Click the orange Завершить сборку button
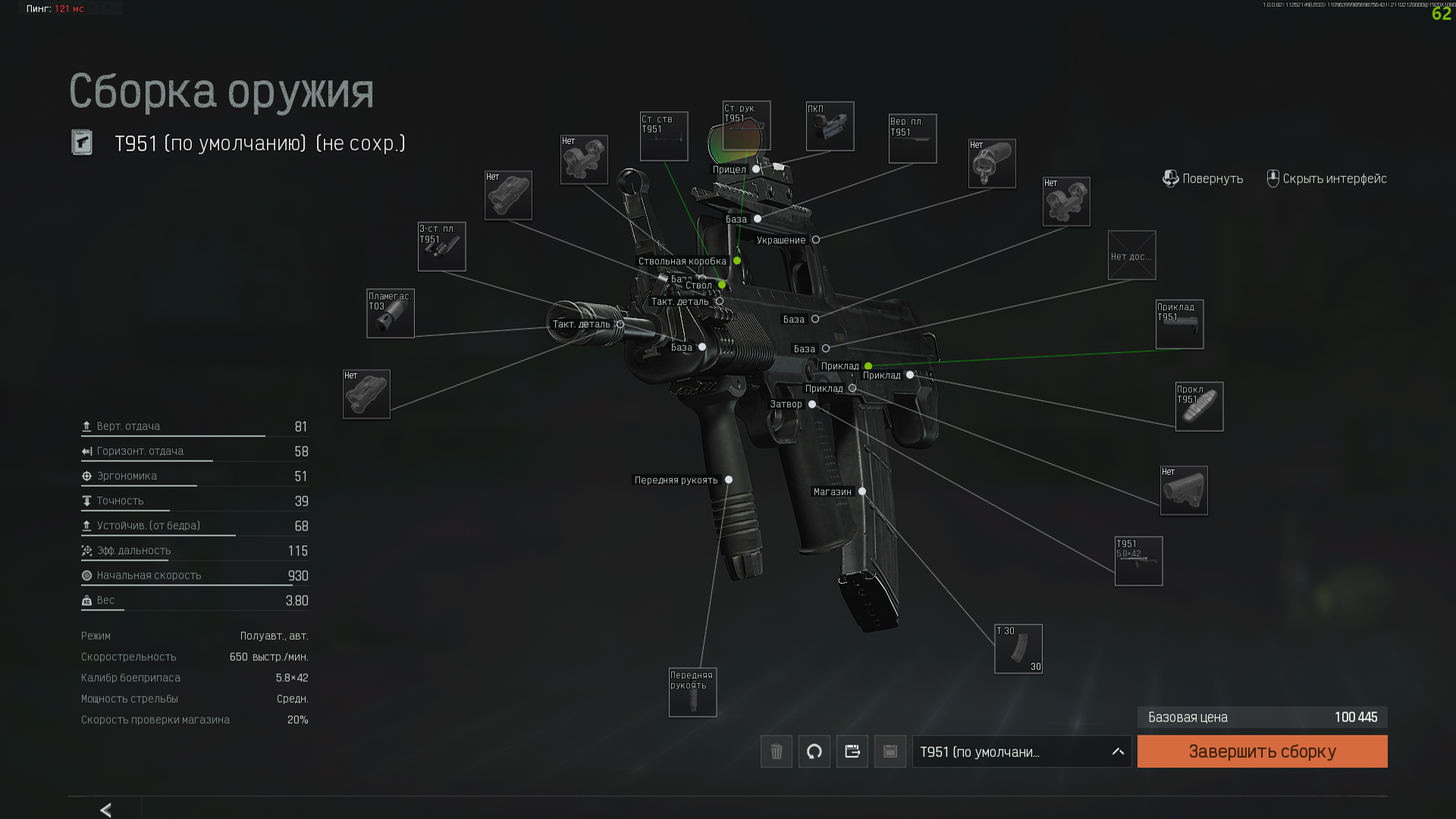The height and width of the screenshot is (819, 1456). tap(1262, 752)
